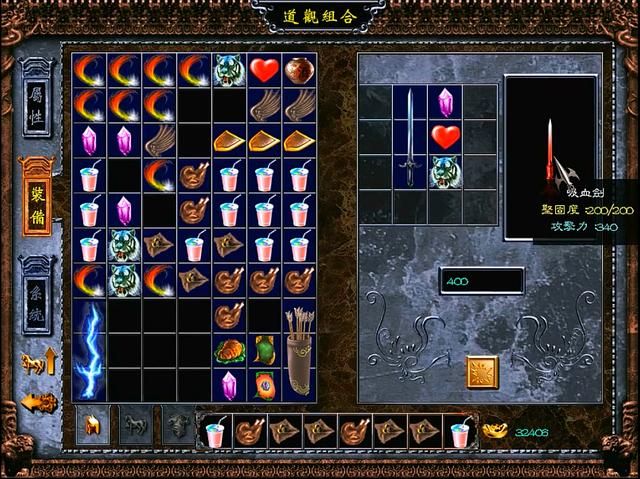Click the gold ingot money icon

[494, 431]
